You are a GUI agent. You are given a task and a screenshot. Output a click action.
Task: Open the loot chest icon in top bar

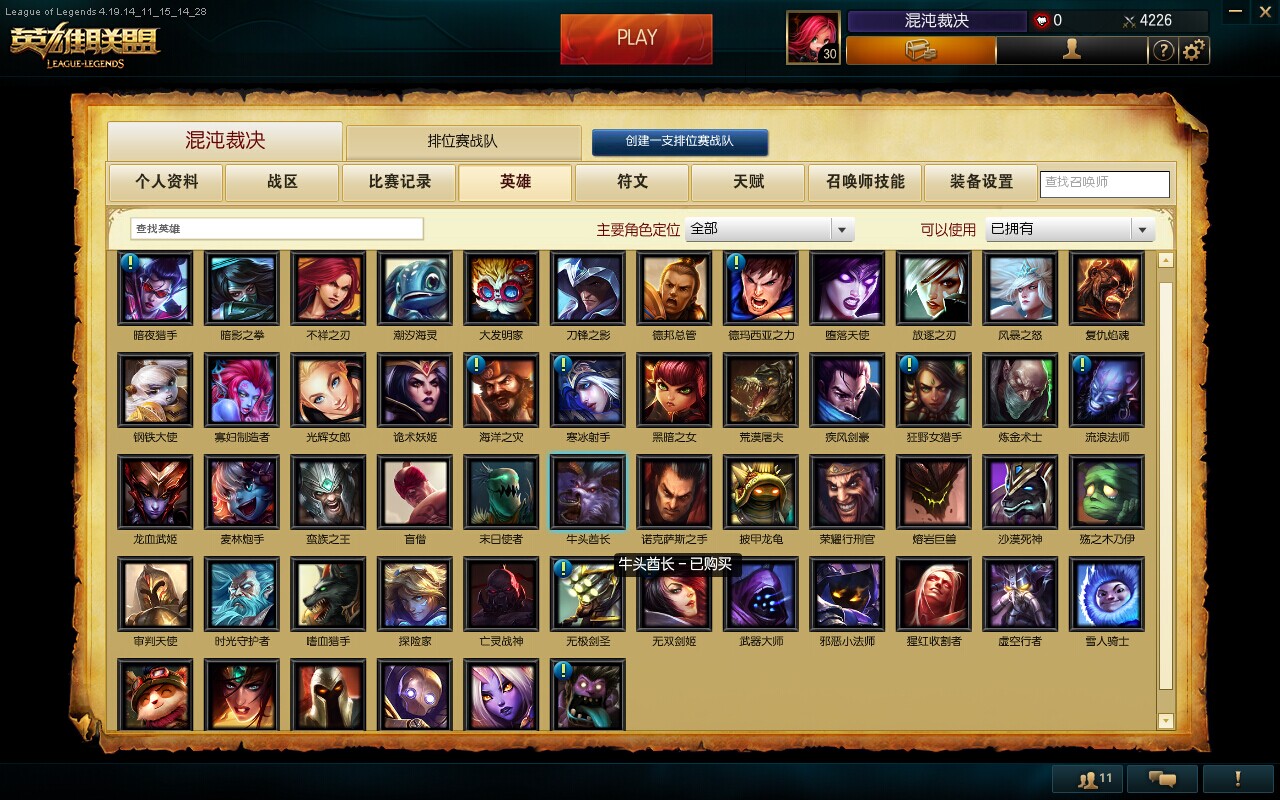[x=921, y=50]
